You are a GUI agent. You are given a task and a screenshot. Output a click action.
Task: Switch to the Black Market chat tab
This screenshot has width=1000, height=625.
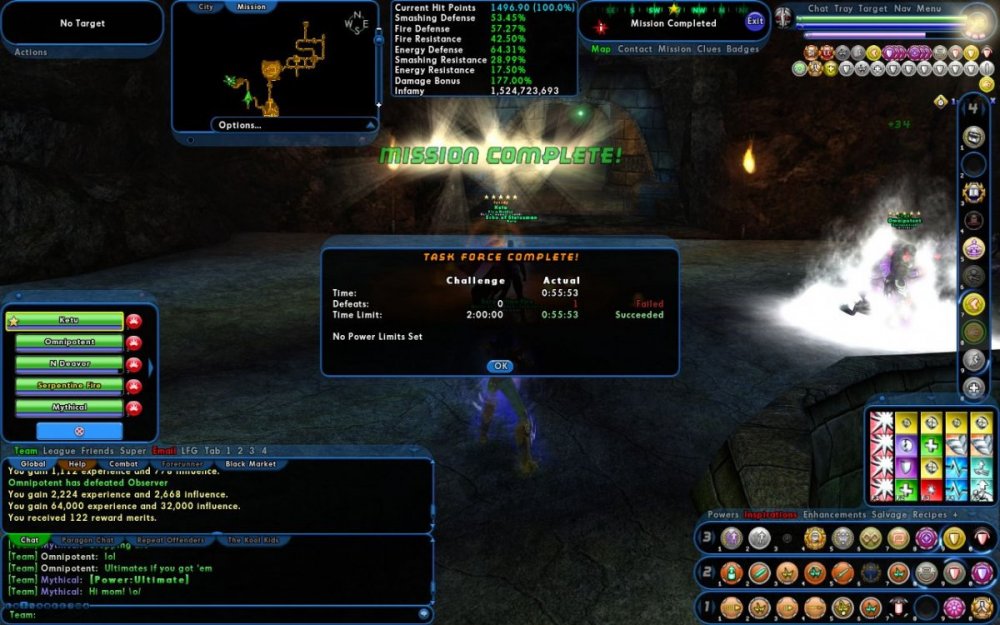coord(249,464)
